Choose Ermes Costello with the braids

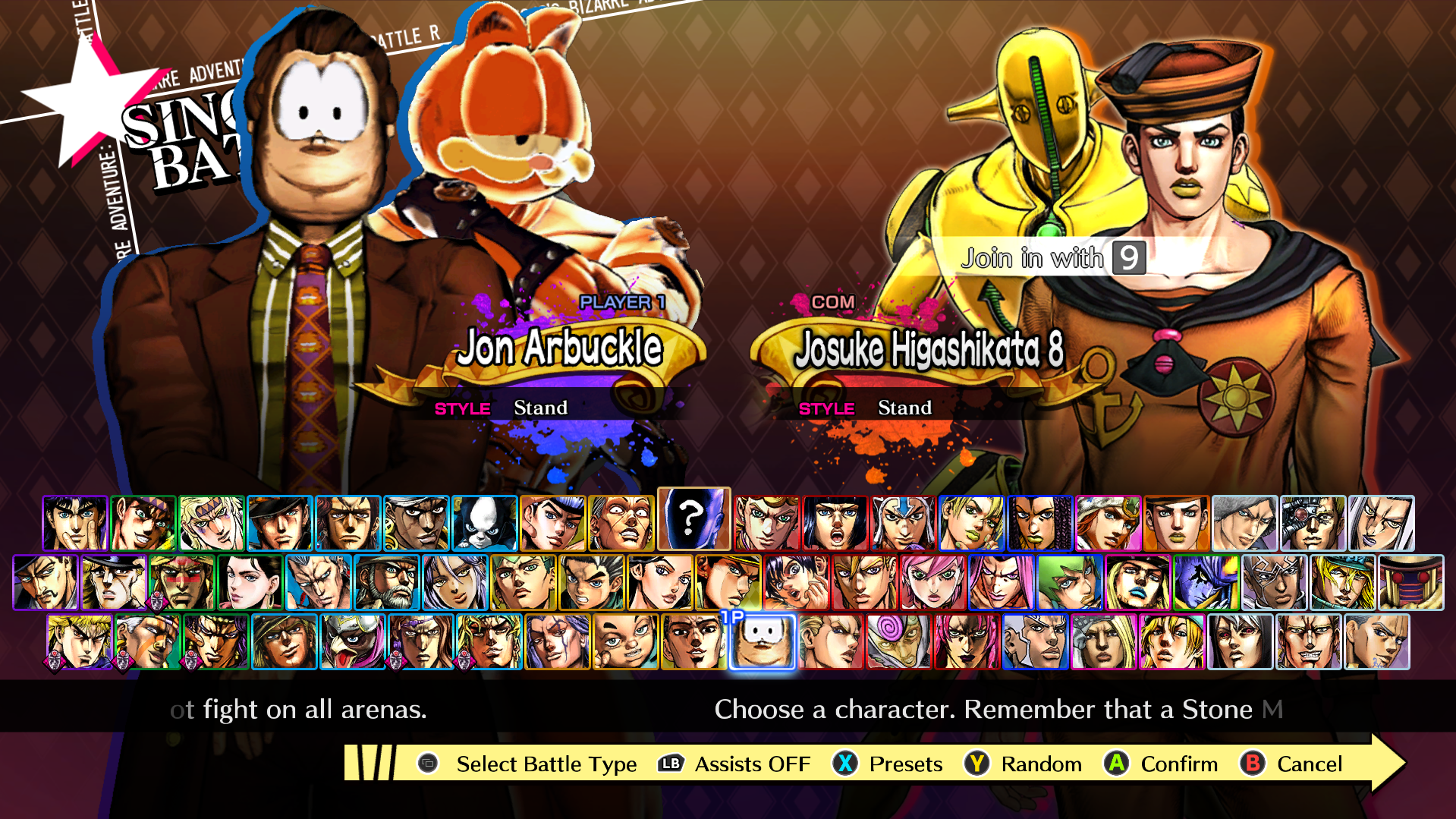pyautogui.click(x=1040, y=523)
